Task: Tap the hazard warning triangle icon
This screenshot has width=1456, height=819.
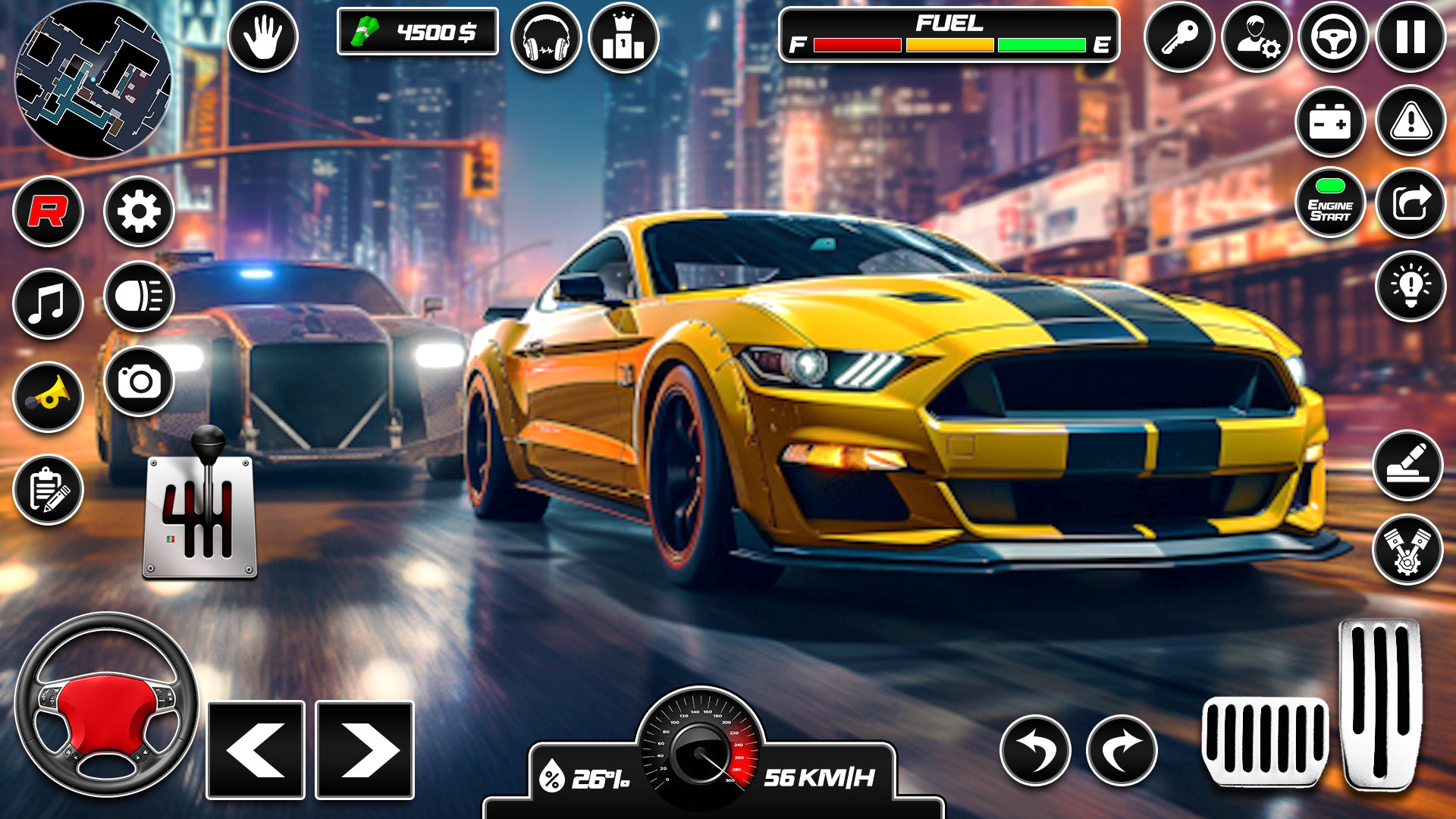Action: point(1409,121)
